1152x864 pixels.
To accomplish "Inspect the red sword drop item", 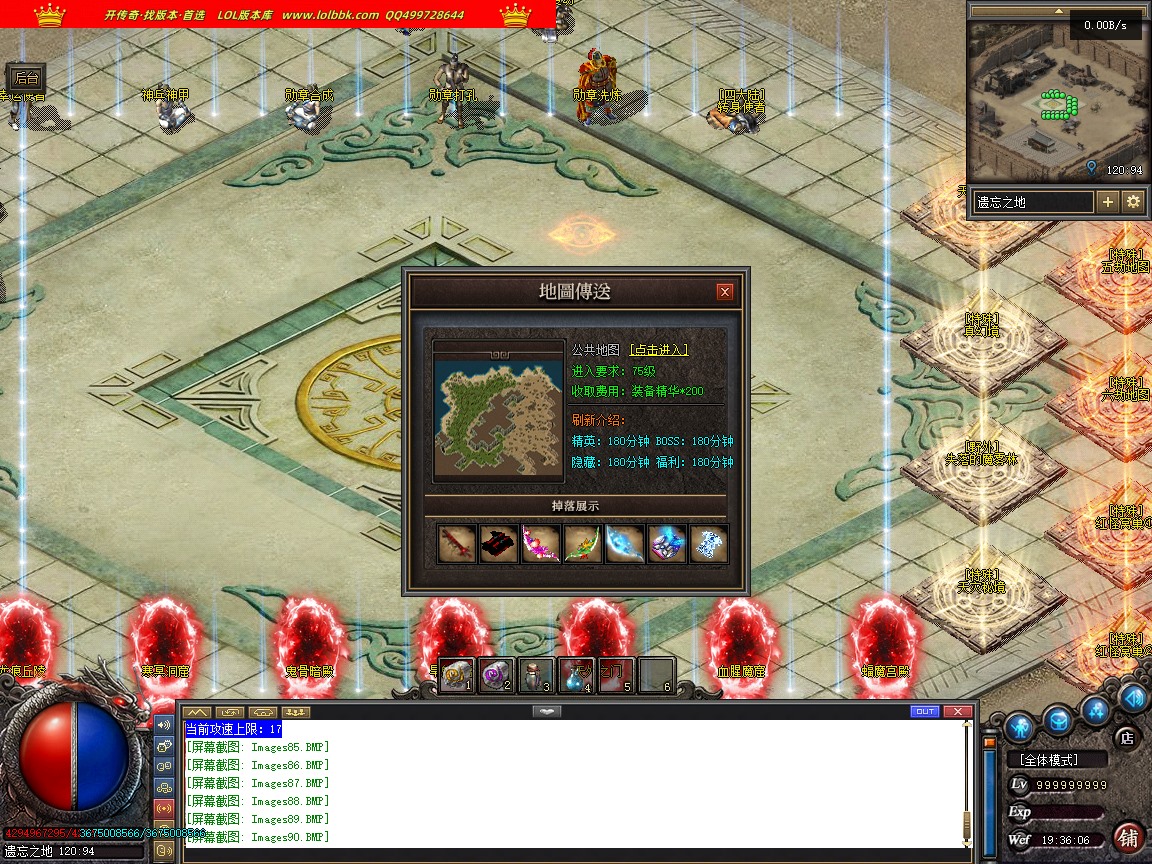I will (x=457, y=544).
